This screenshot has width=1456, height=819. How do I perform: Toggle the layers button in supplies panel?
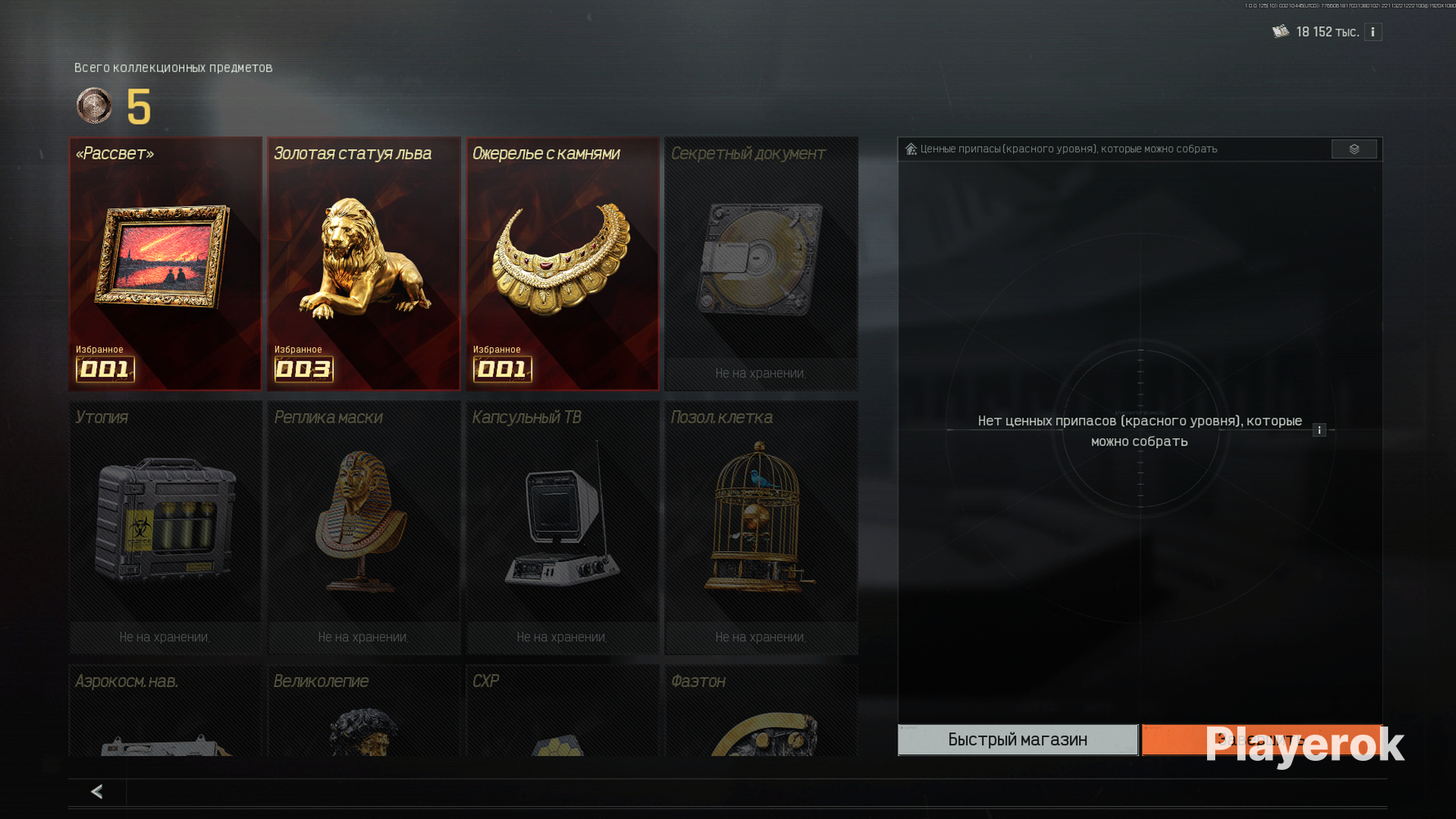[x=1354, y=149]
